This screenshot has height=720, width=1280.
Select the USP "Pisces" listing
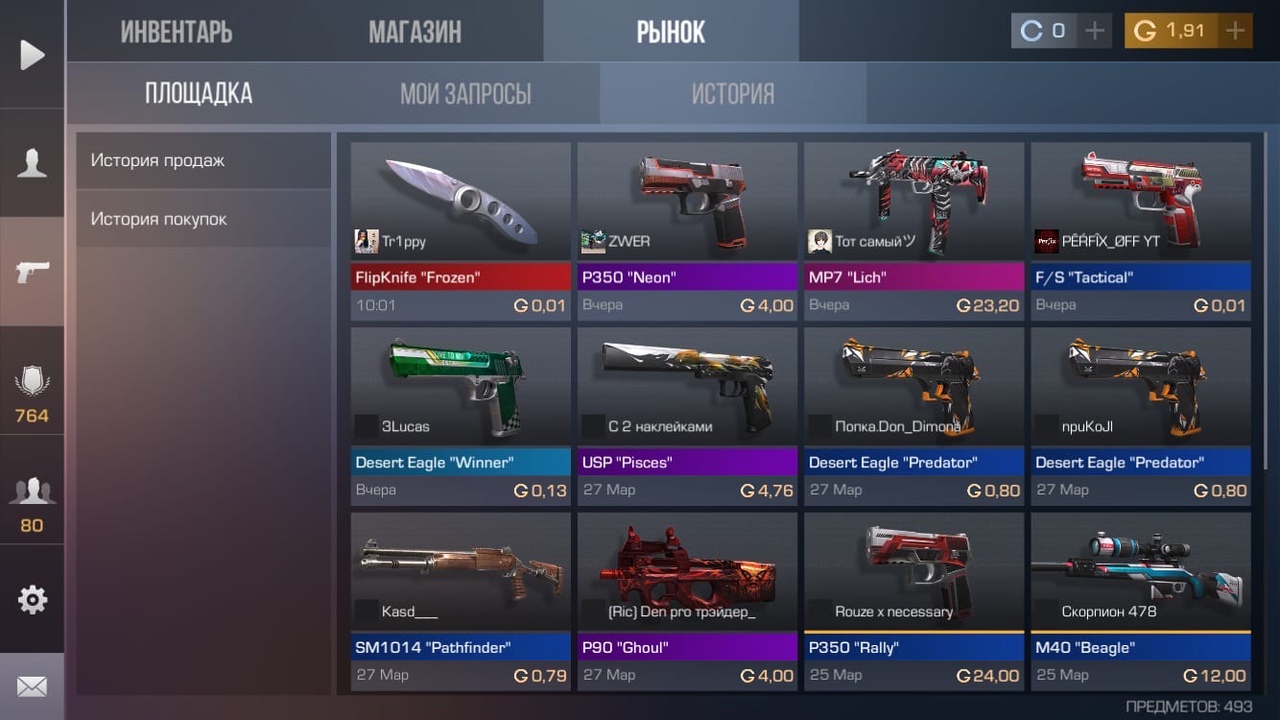[687, 415]
